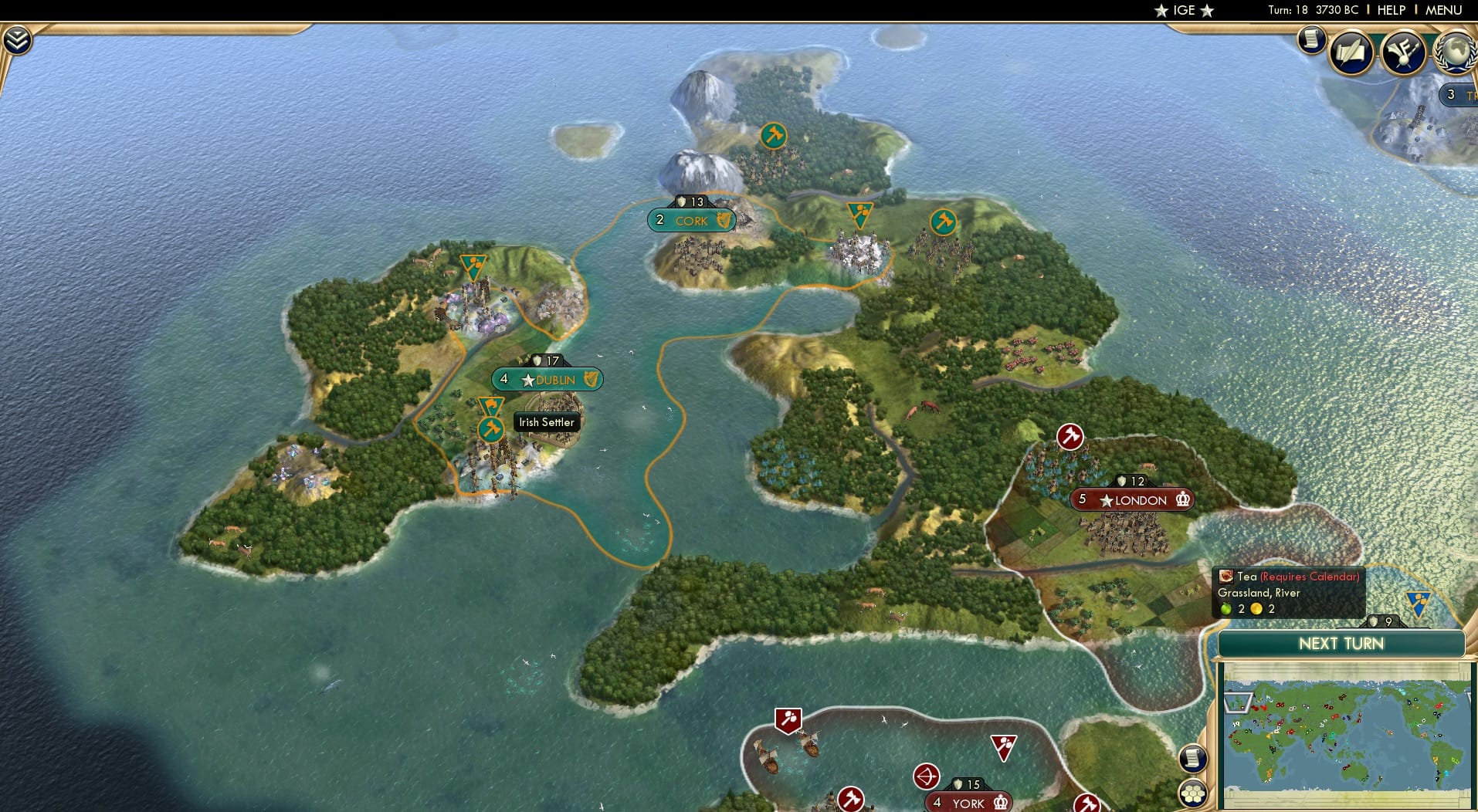Open Dublin's city screen via its banner
Screen dimensions: 1478x812
(x=548, y=379)
